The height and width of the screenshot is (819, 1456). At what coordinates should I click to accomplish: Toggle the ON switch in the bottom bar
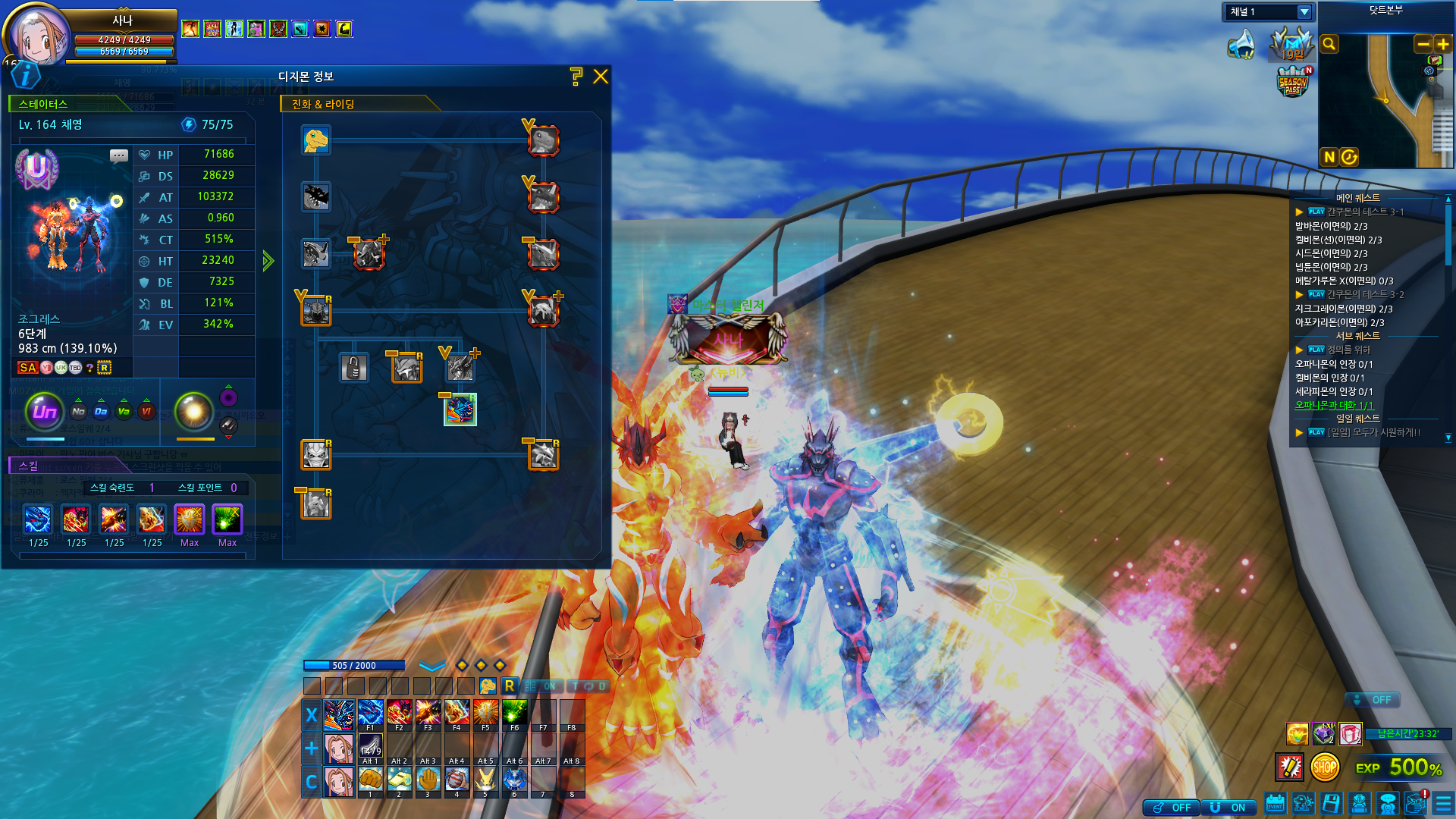coord(1228,808)
